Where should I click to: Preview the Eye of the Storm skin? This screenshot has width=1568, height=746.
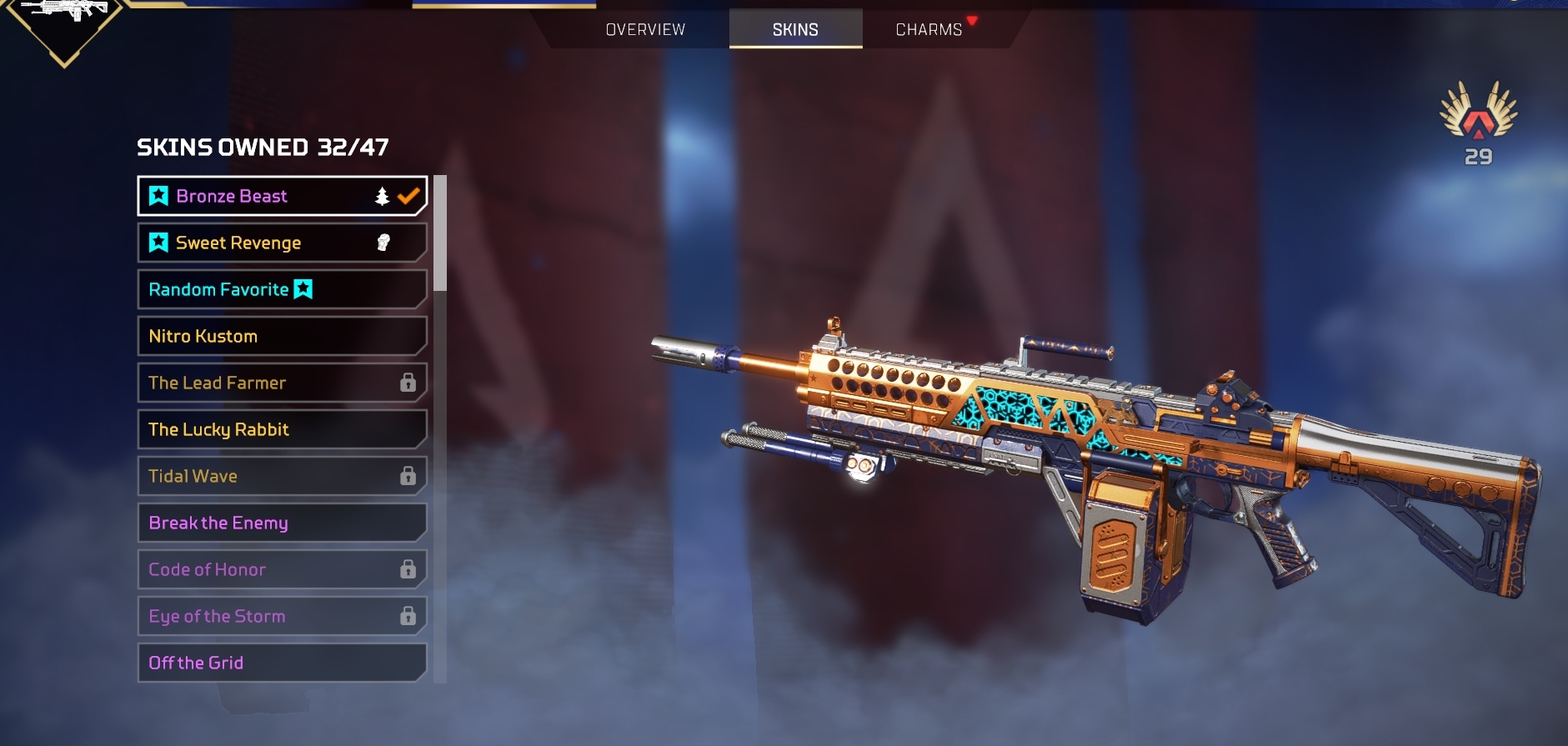pos(282,616)
